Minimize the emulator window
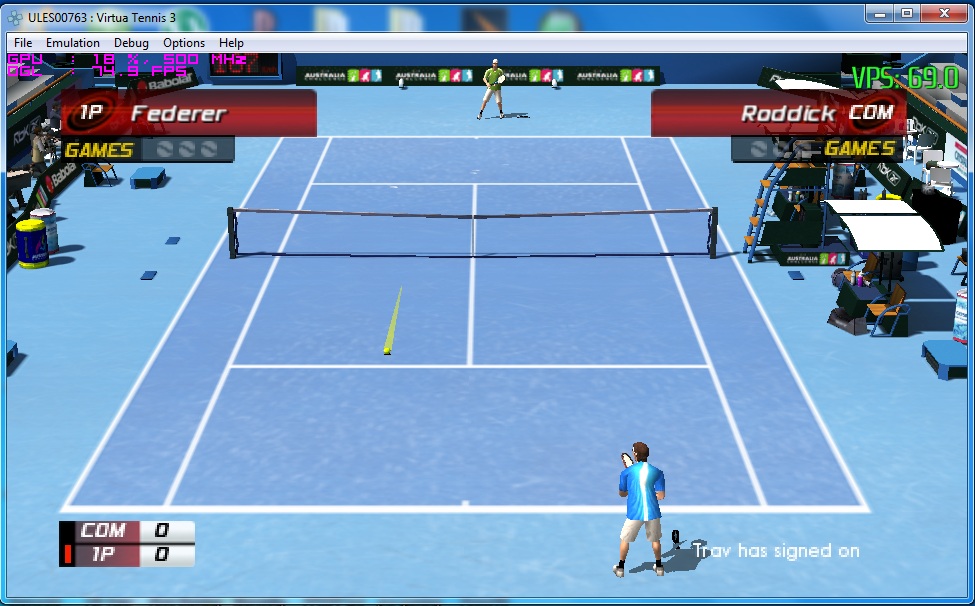This screenshot has height=606, width=975. pyautogui.click(x=879, y=13)
